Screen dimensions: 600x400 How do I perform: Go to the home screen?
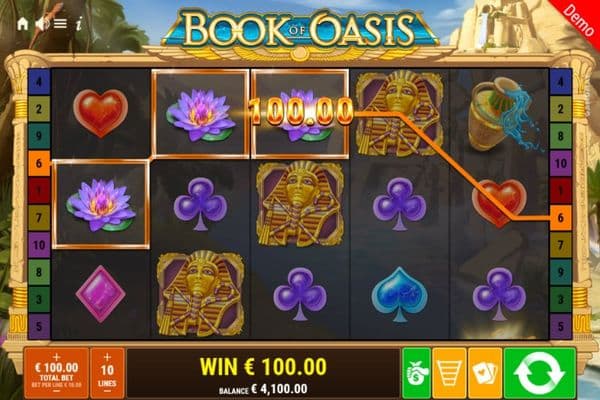point(23,22)
